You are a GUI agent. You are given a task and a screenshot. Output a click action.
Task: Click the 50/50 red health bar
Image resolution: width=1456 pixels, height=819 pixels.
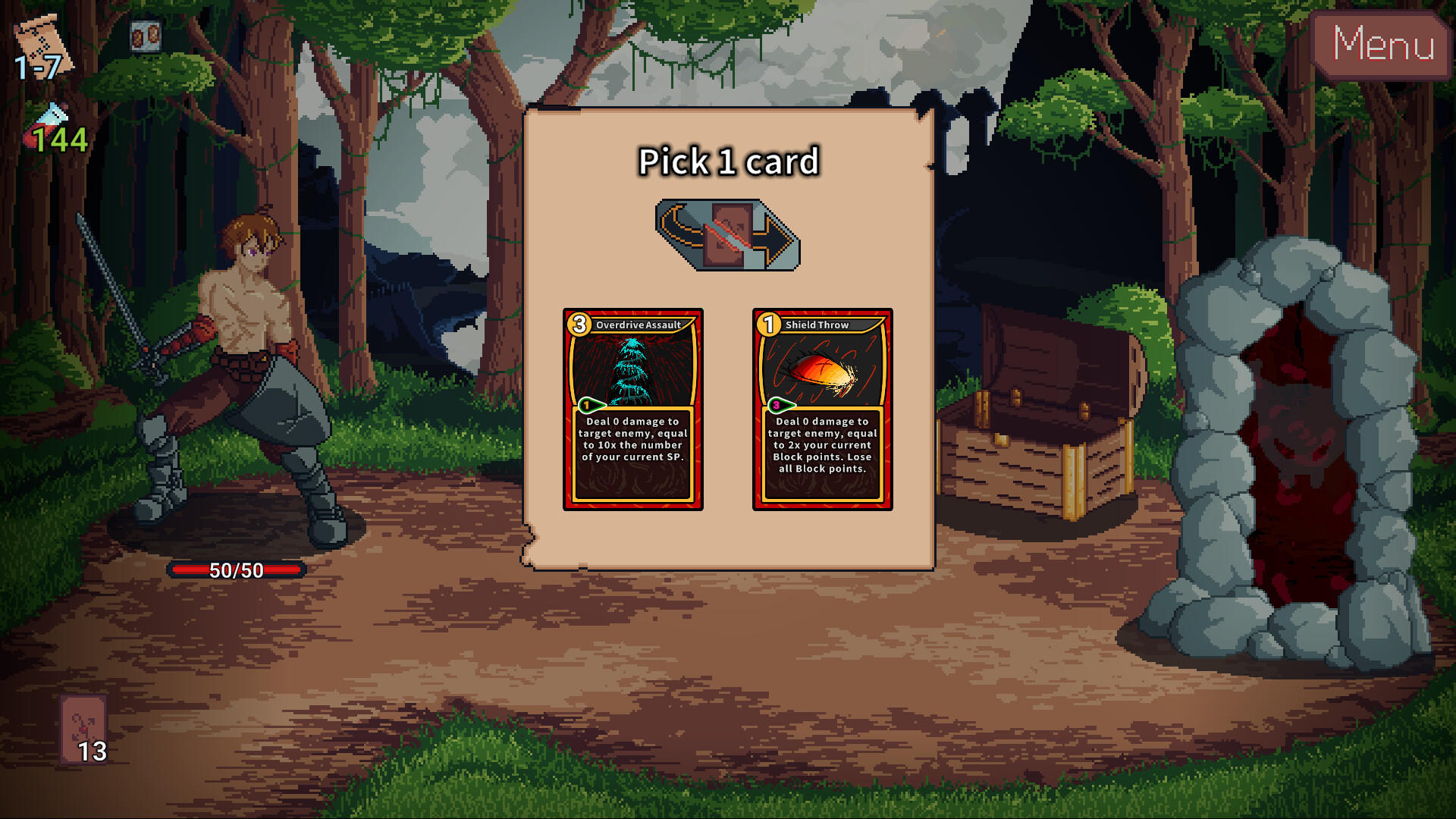pos(235,570)
